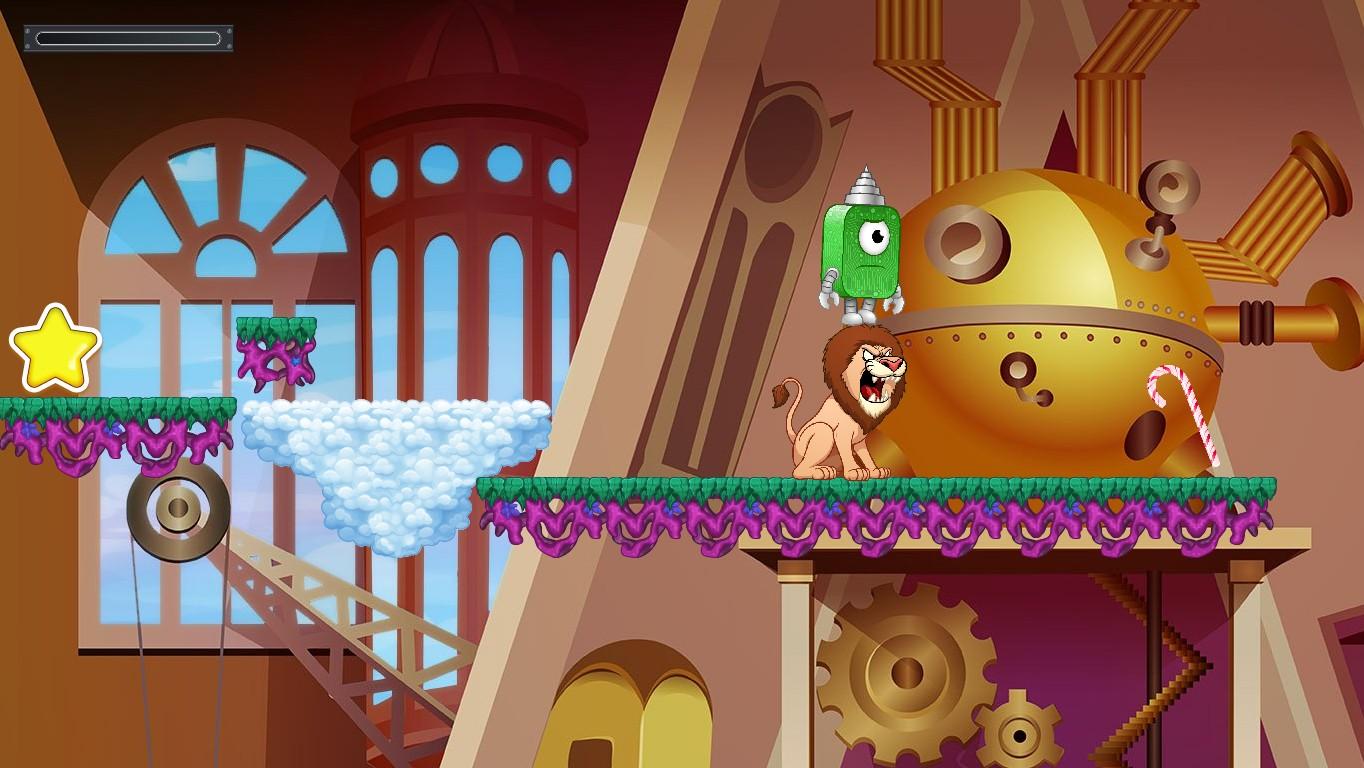Screen dimensions: 1364x768
Task: Collect the yellow star pickup
Action: tap(55, 348)
